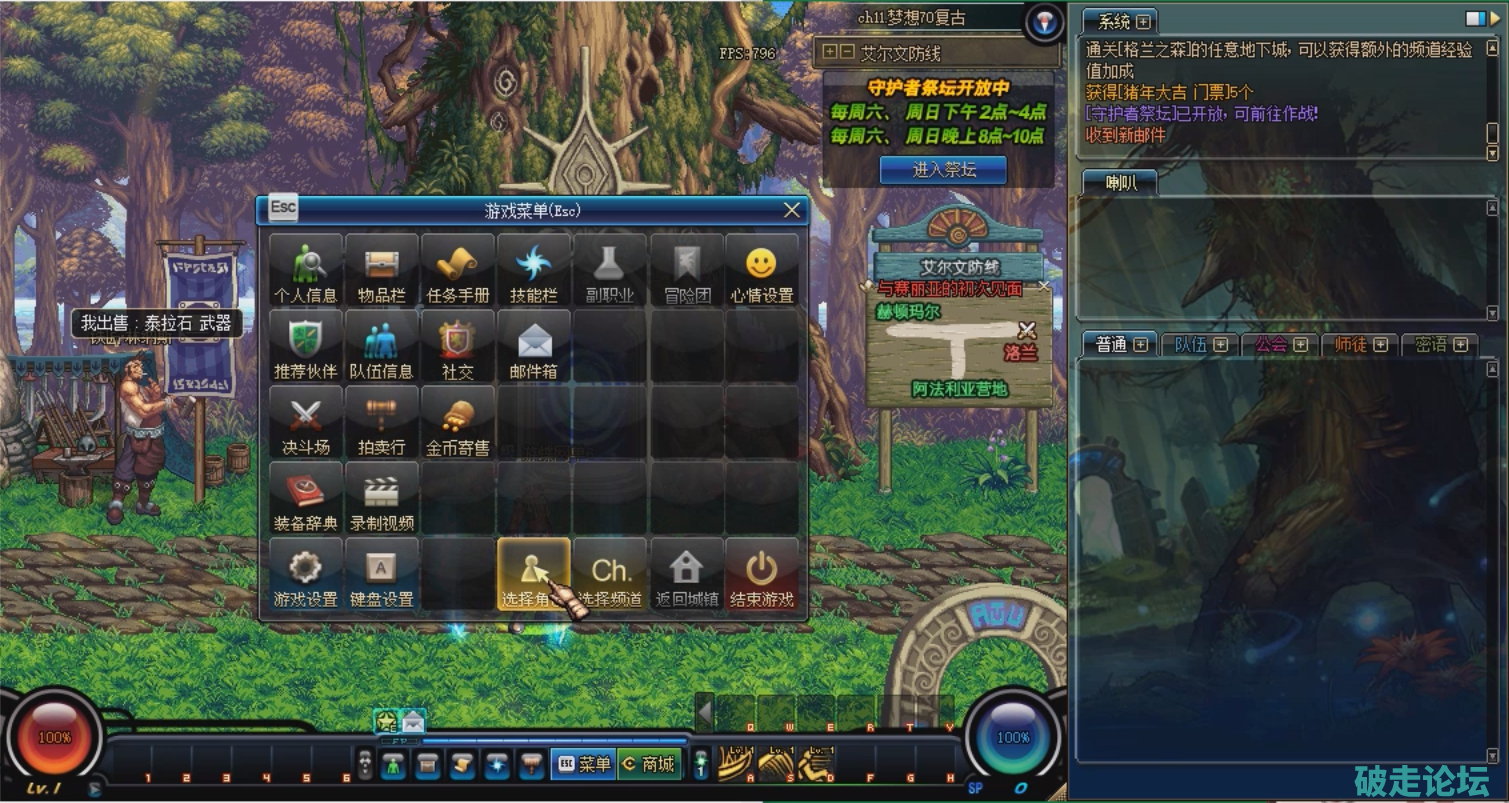Open the 商城 shop button

pos(648,764)
